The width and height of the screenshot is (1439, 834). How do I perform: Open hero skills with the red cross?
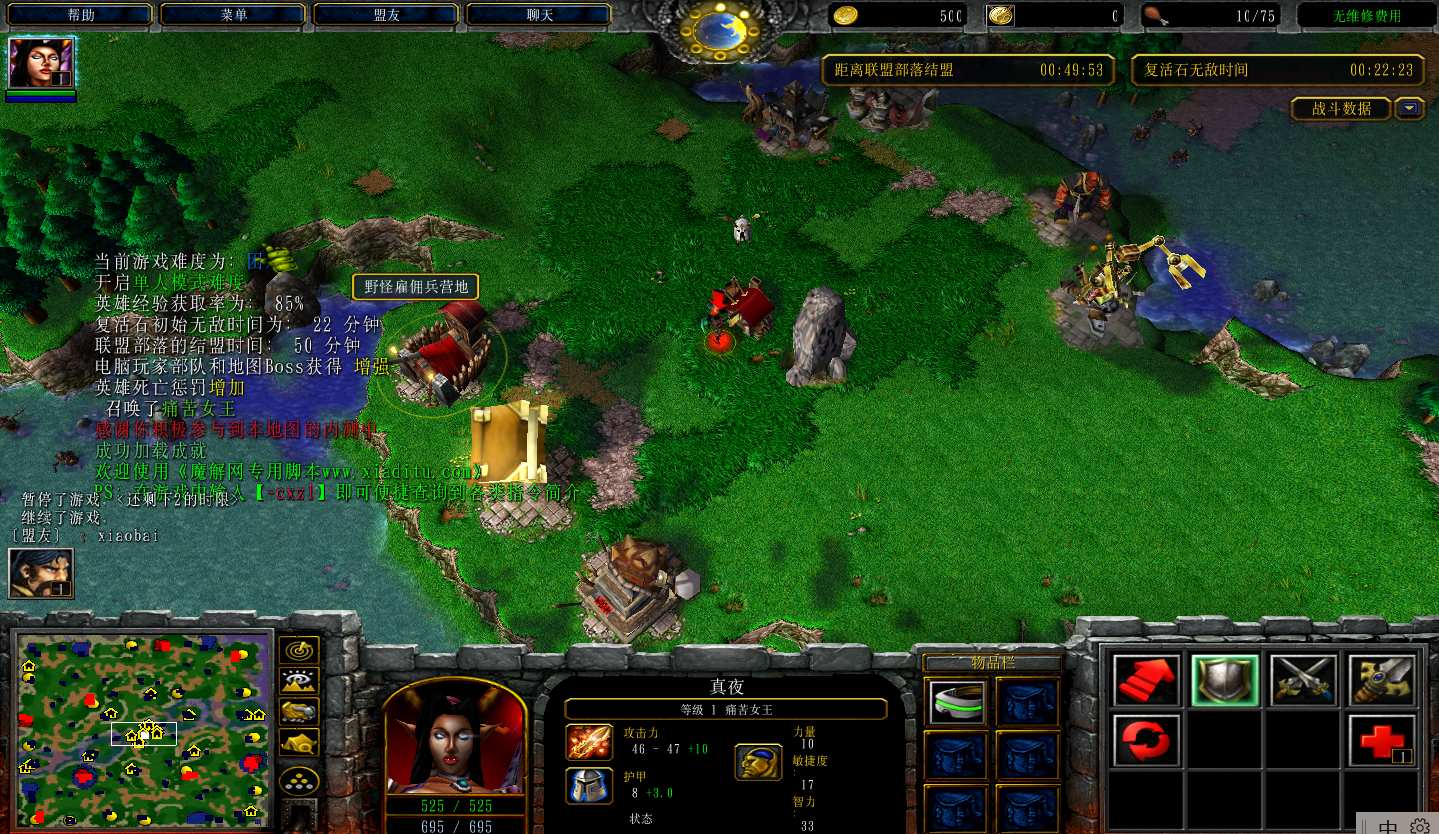pos(1382,740)
